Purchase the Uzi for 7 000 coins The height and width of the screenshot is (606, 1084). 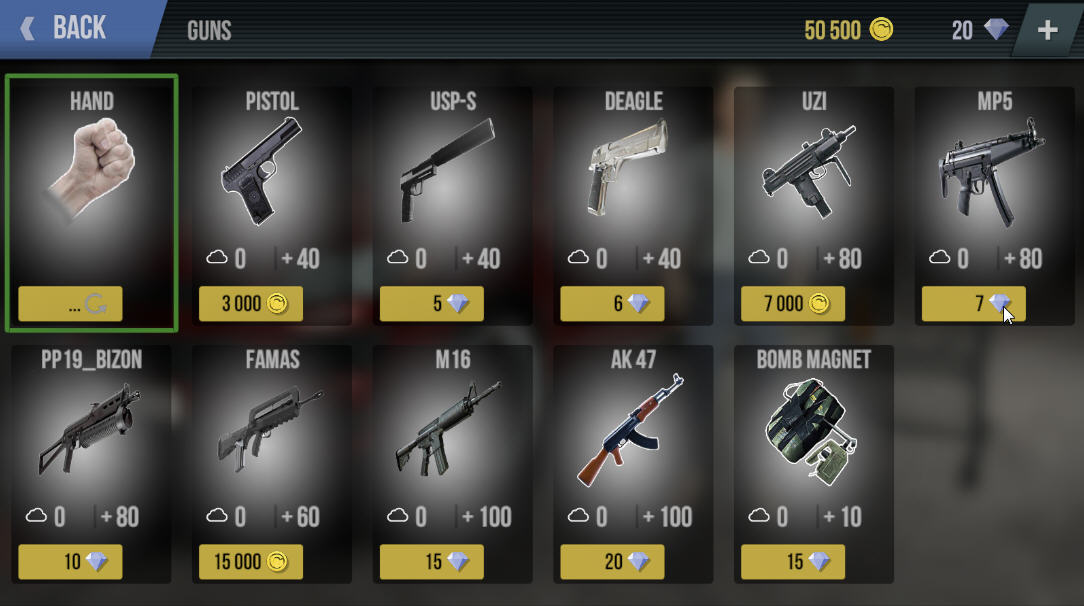(793, 304)
